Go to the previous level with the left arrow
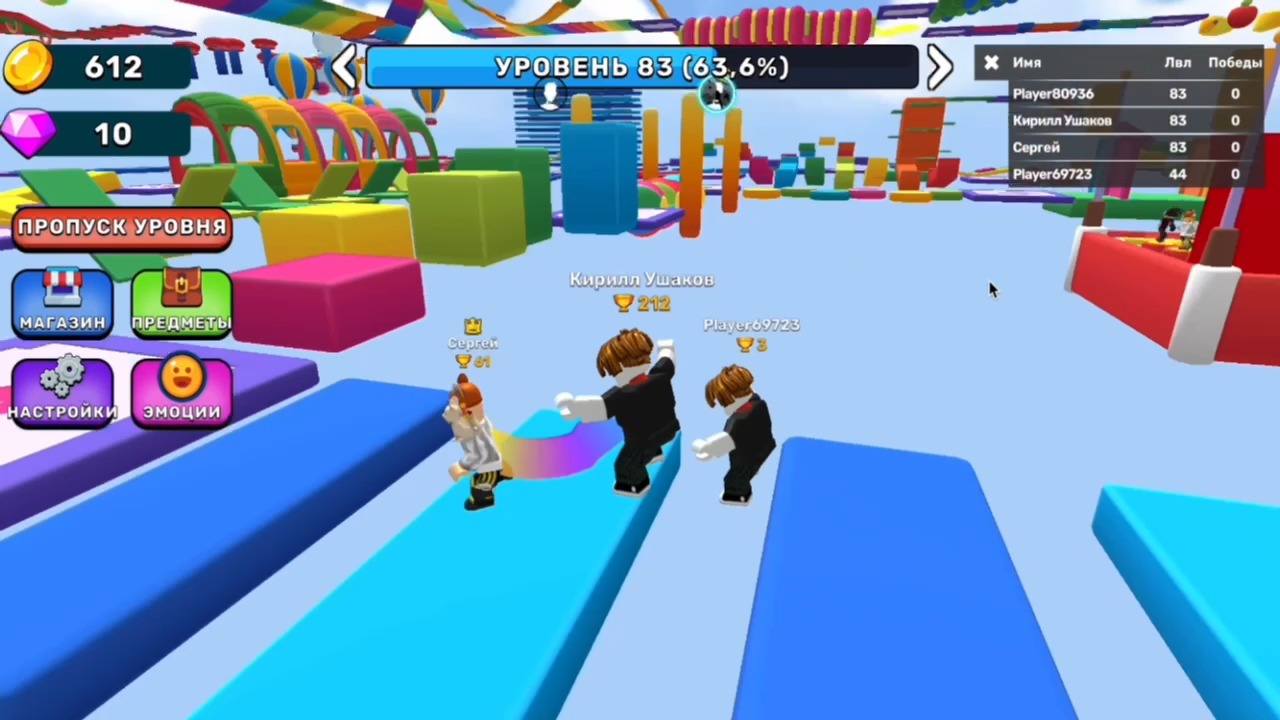Image resolution: width=1280 pixels, height=720 pixels. (345, 66)
